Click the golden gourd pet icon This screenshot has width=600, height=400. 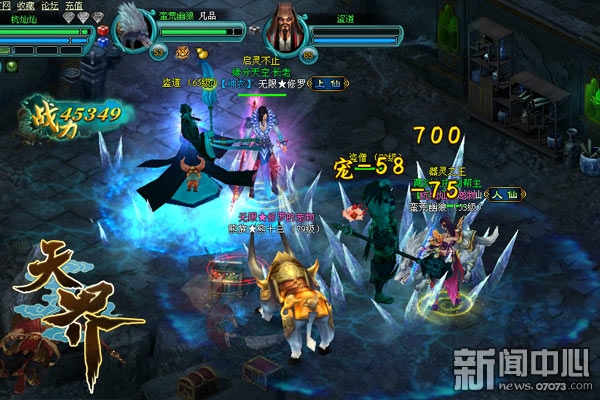pyautogui.click(x=200, y=53)
